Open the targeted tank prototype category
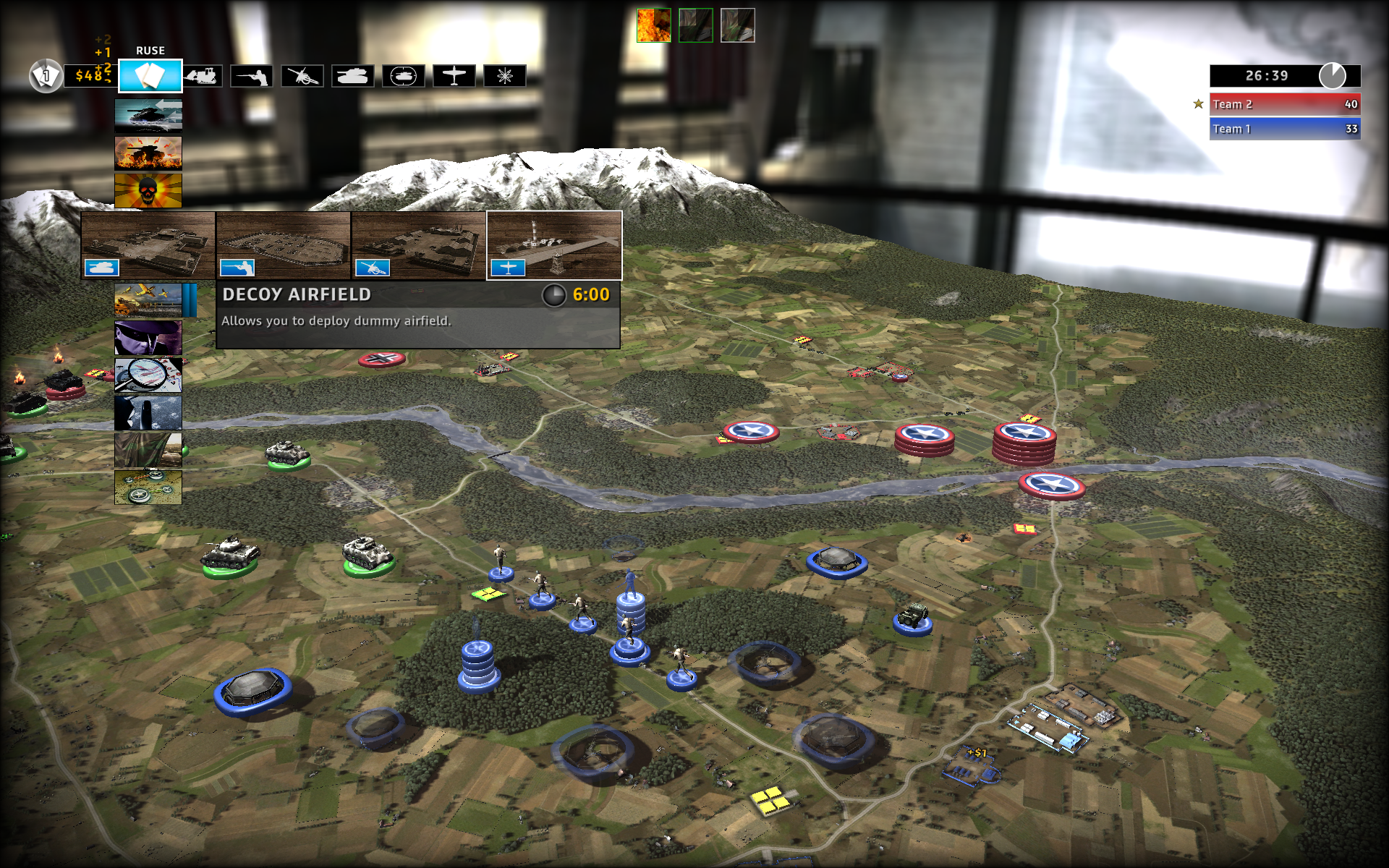The height and width of the screenshot is (868, 1389). (403, 75)
